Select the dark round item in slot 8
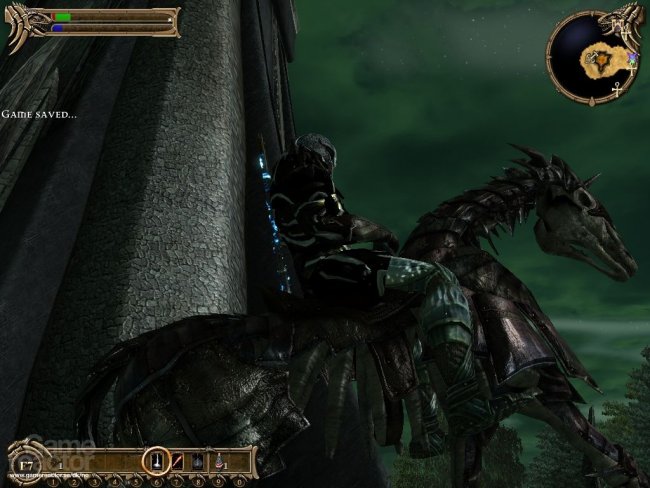 [196, 462]
